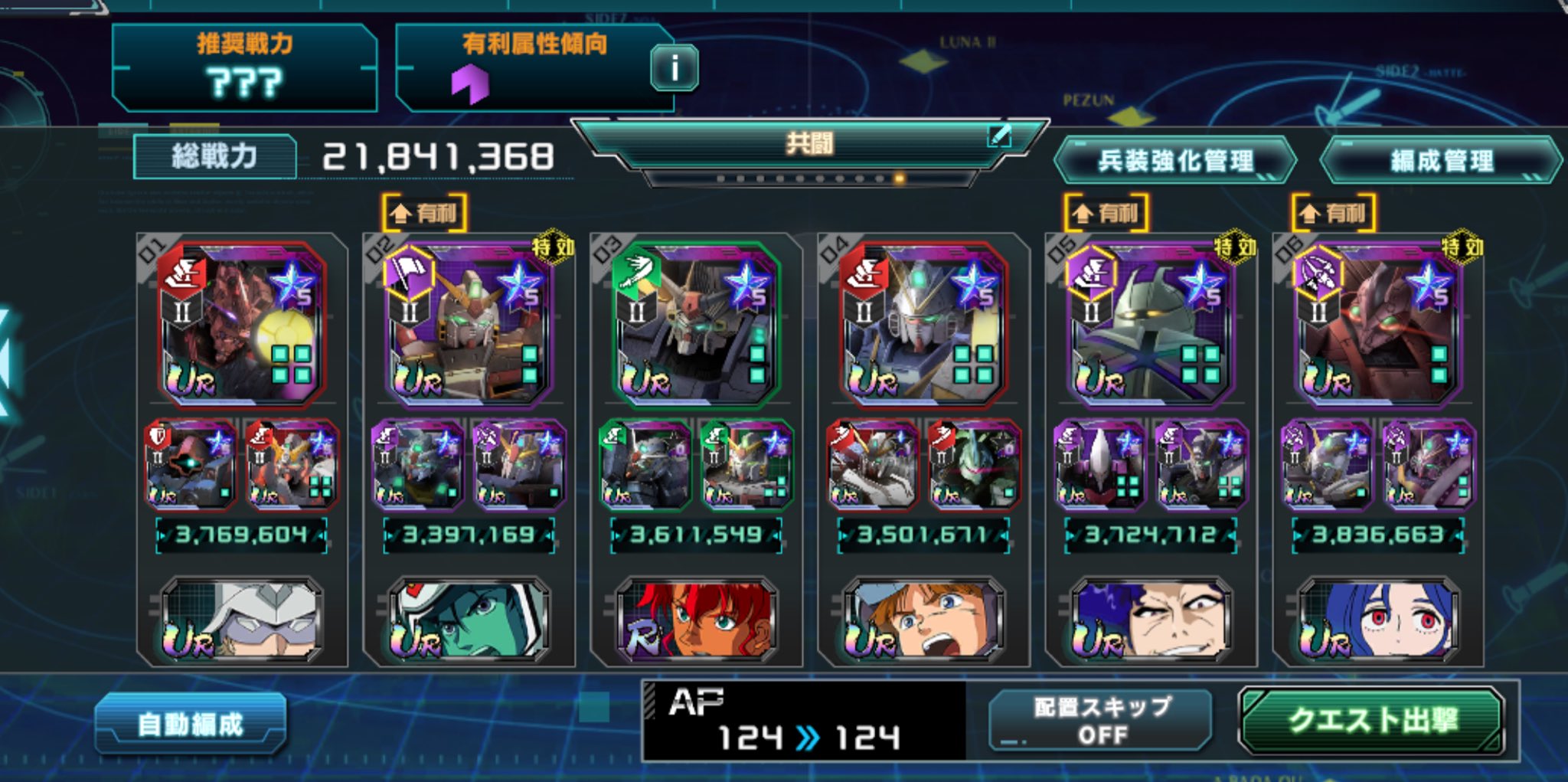
Task: Select the shouting brown-haired pilot portrait
Action: point(923,620)
